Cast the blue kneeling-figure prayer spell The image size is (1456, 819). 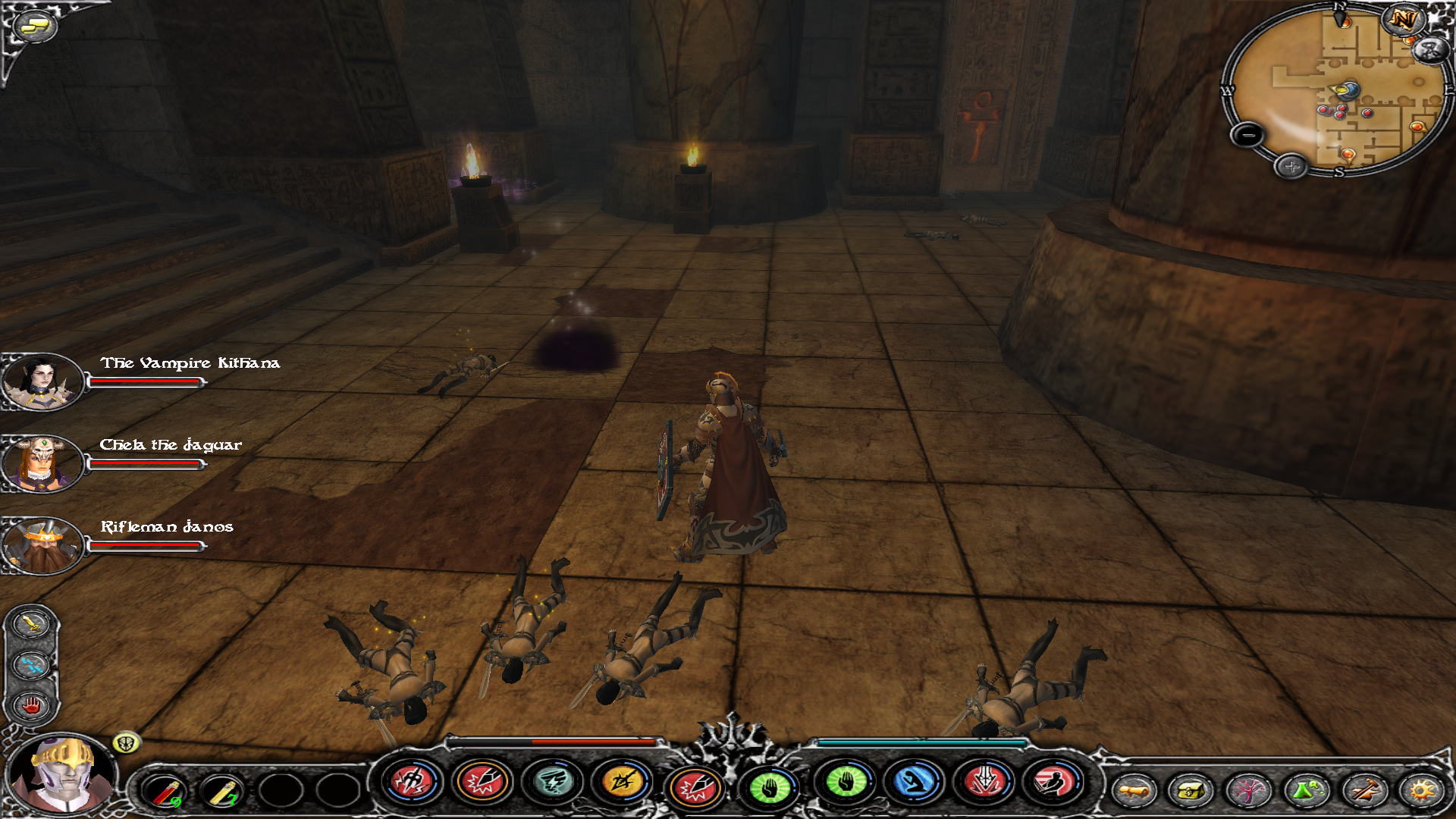click(915, 781)
